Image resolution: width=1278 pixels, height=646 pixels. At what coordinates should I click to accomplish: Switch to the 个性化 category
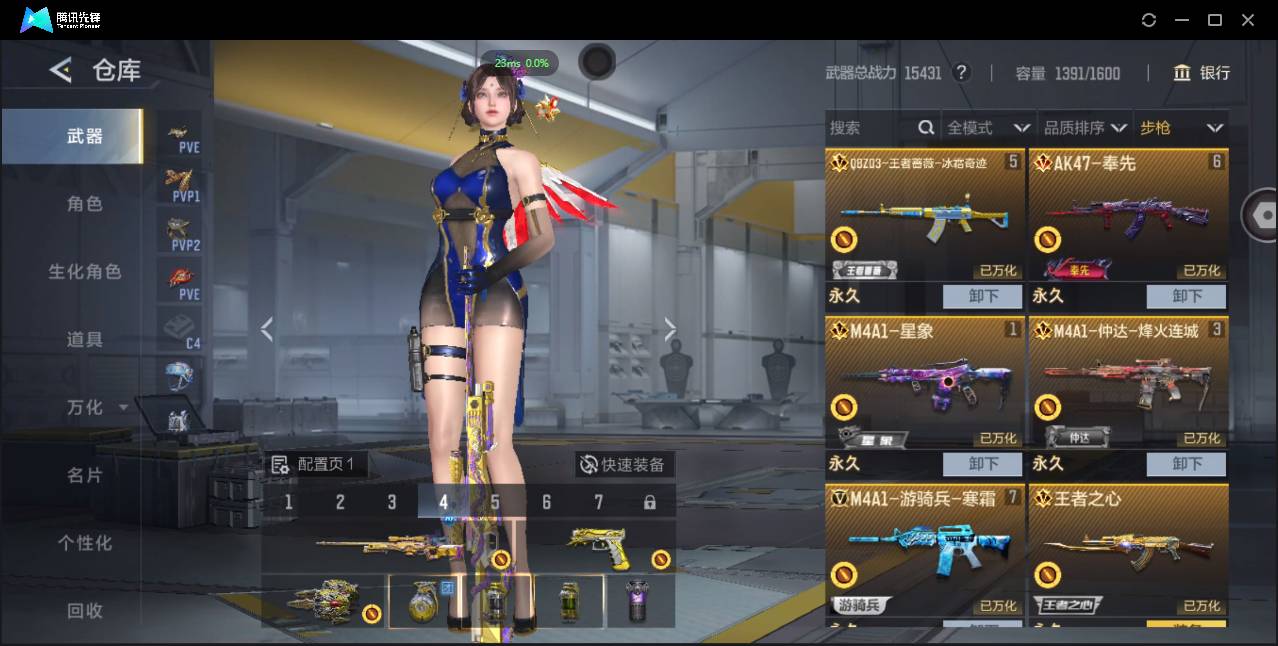click(85, 544)
